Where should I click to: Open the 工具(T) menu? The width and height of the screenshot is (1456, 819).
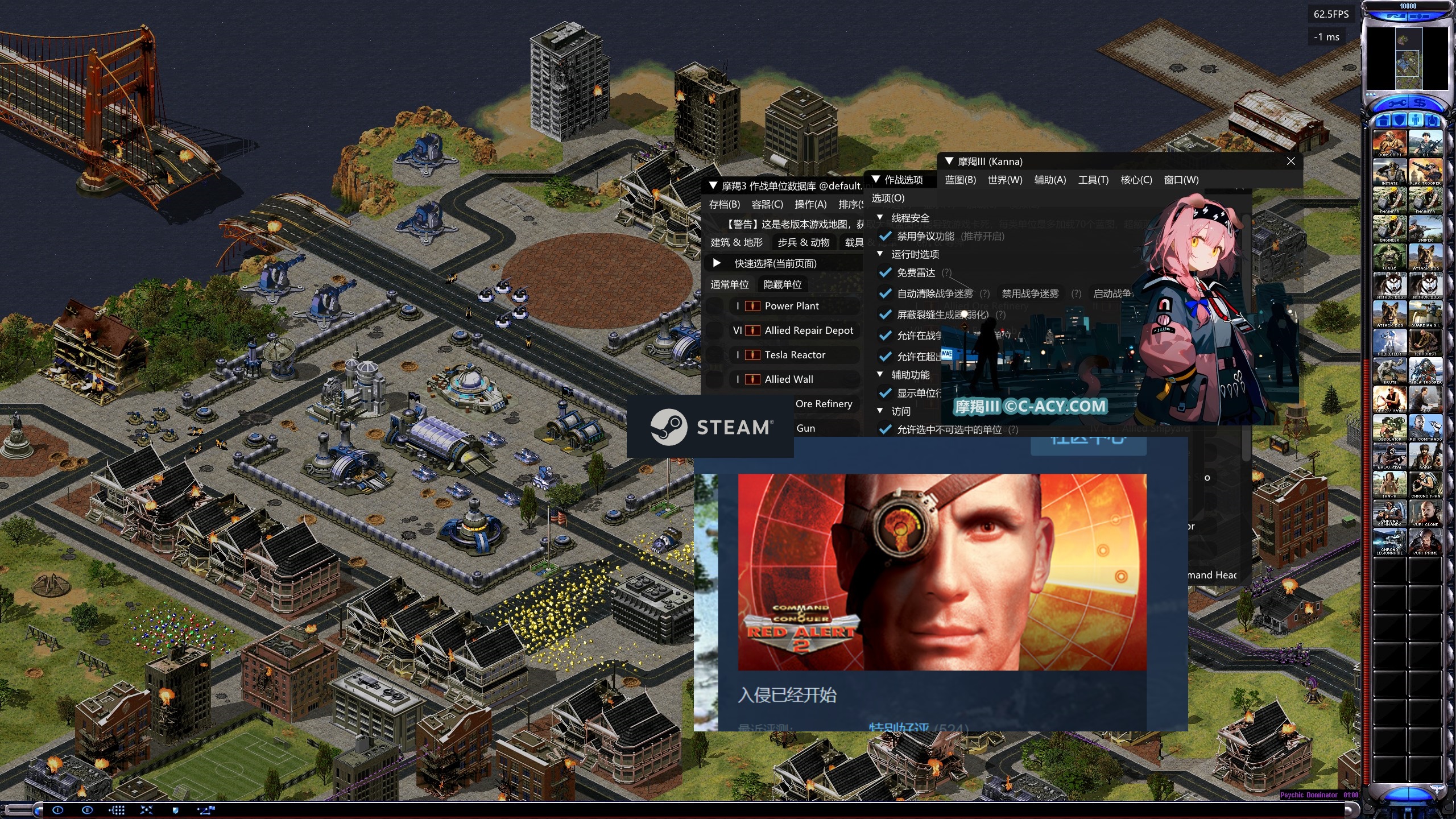1093,180
